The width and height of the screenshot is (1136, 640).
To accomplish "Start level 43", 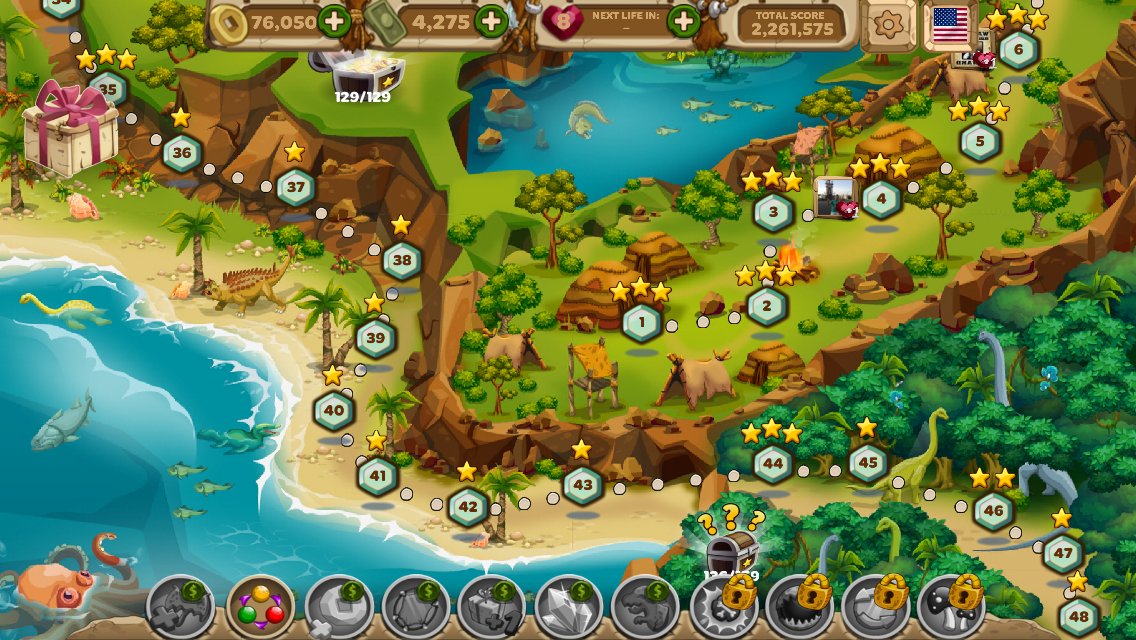I will pos(582,485).
